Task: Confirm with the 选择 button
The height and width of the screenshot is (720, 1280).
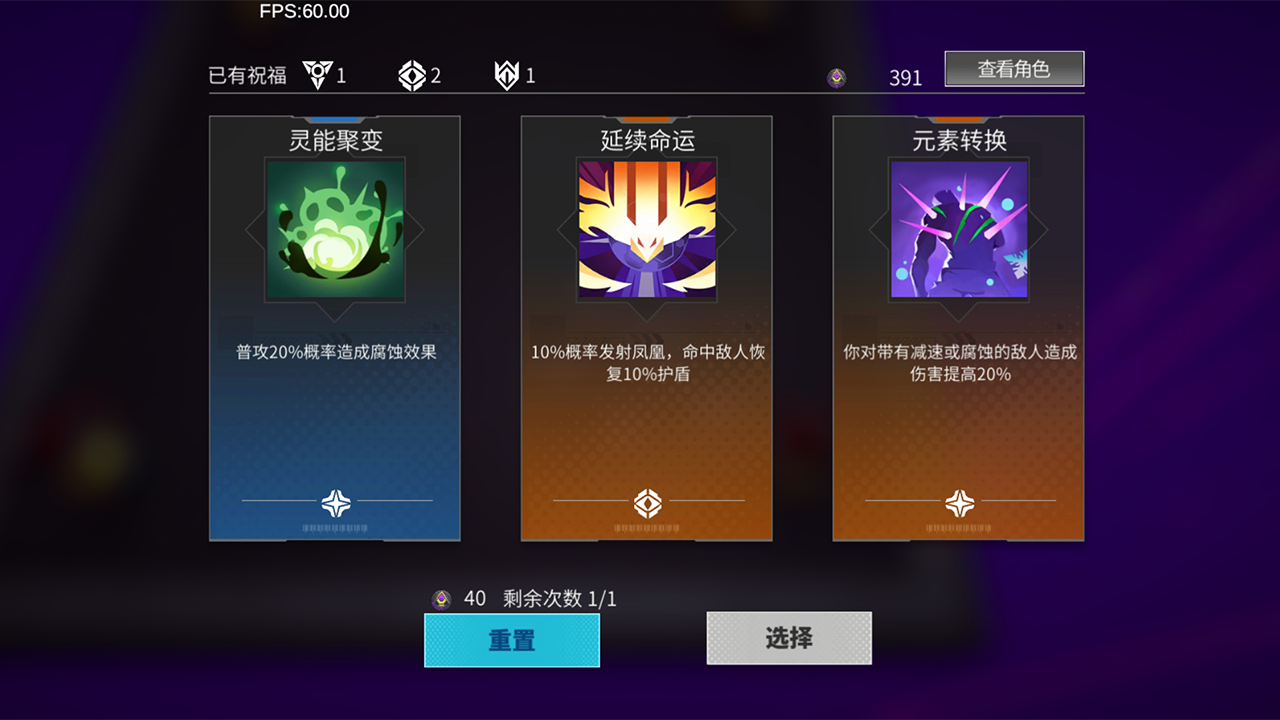Action: (788, 638)
